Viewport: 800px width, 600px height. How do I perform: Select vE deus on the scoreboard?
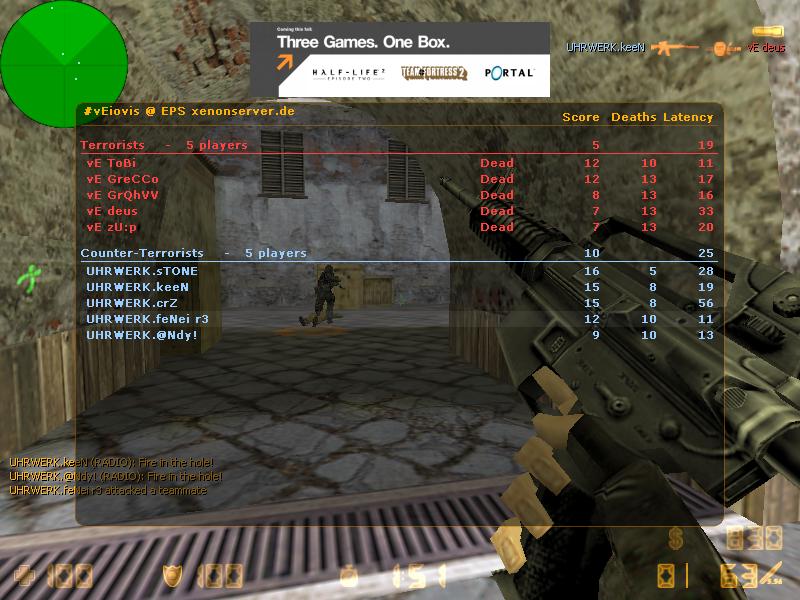tap(113, 211)
